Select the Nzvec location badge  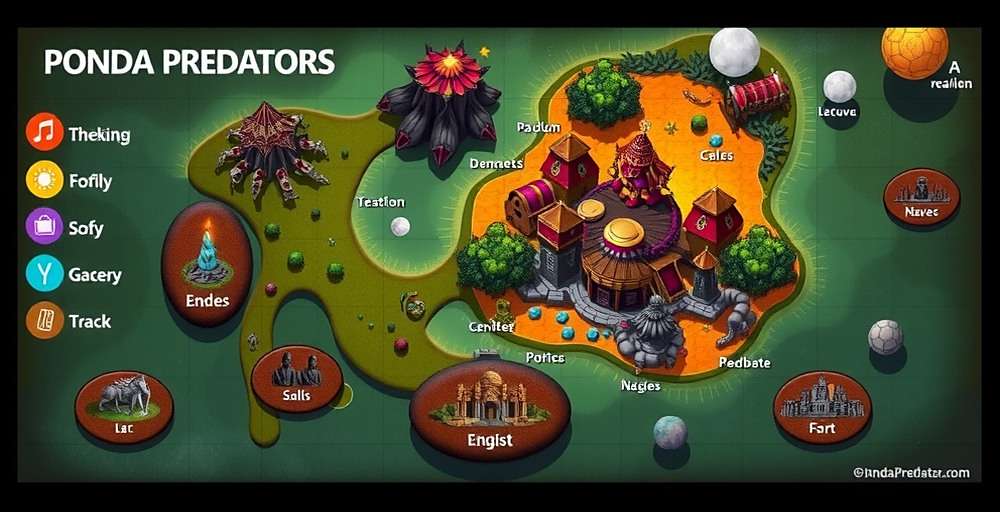click(x=921, y=196)
